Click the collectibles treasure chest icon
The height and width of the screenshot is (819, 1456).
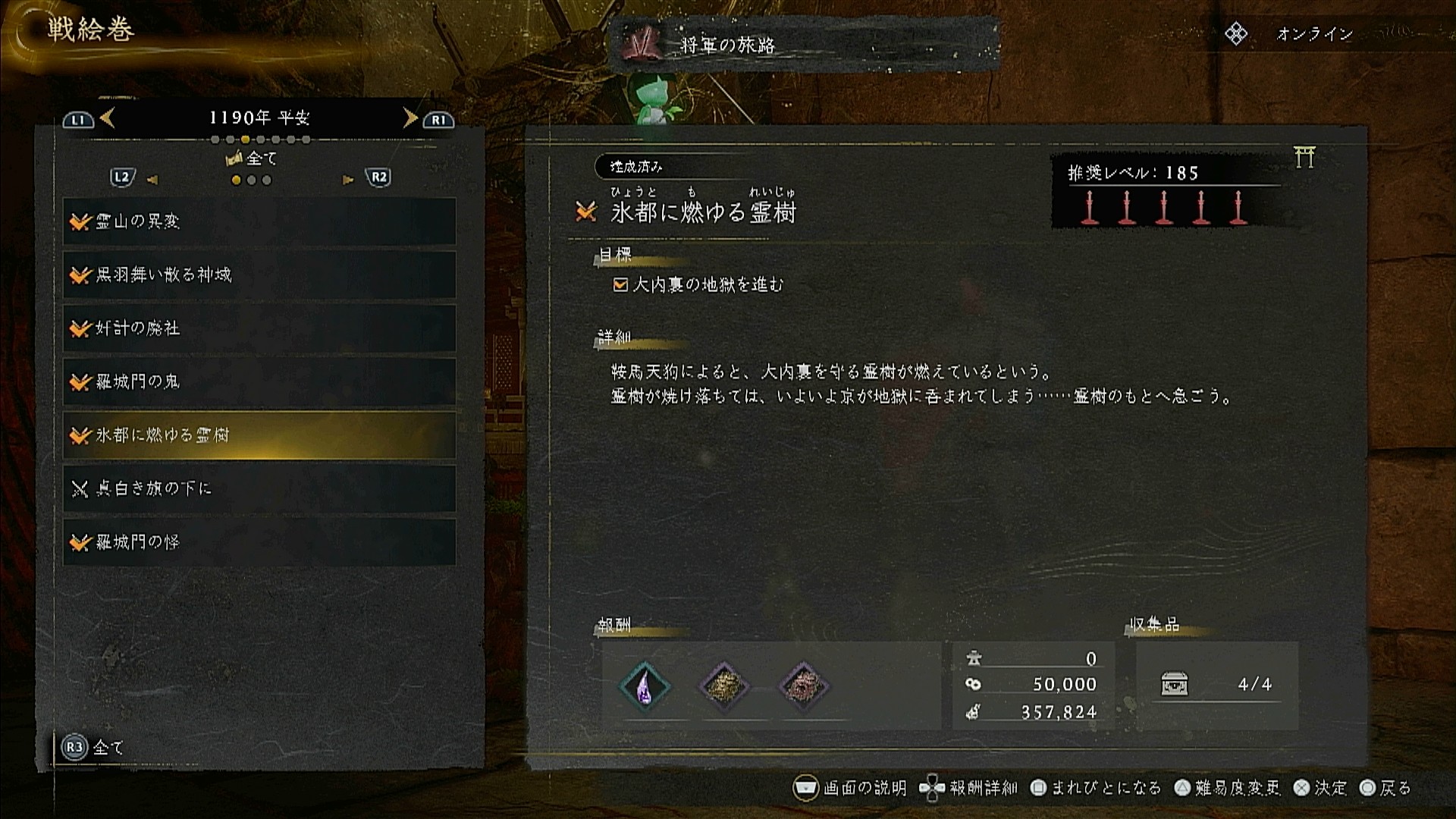point(1174,684)
